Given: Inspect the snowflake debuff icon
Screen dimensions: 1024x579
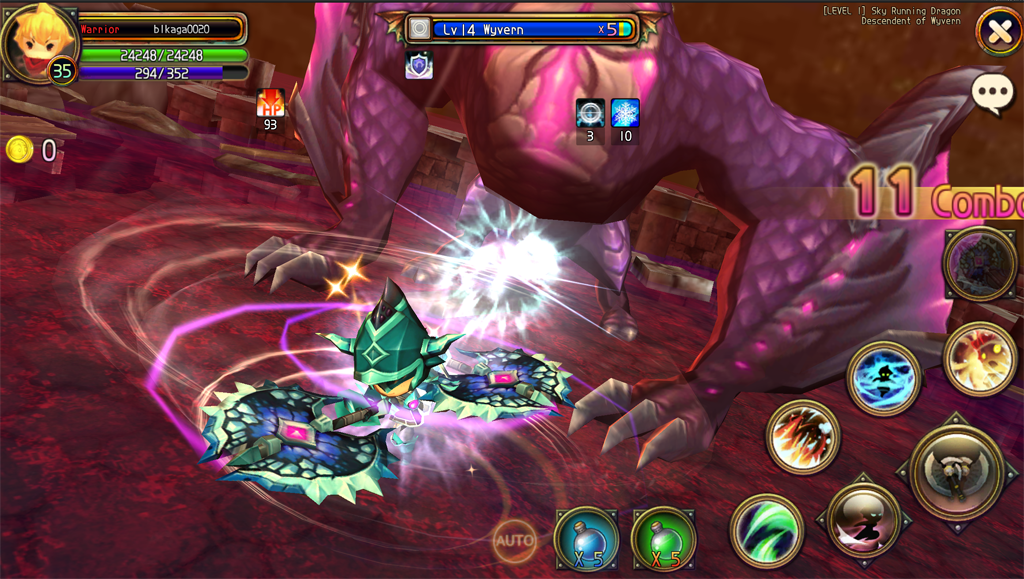Looking at the screenshot, I should (x=626, y=113).
